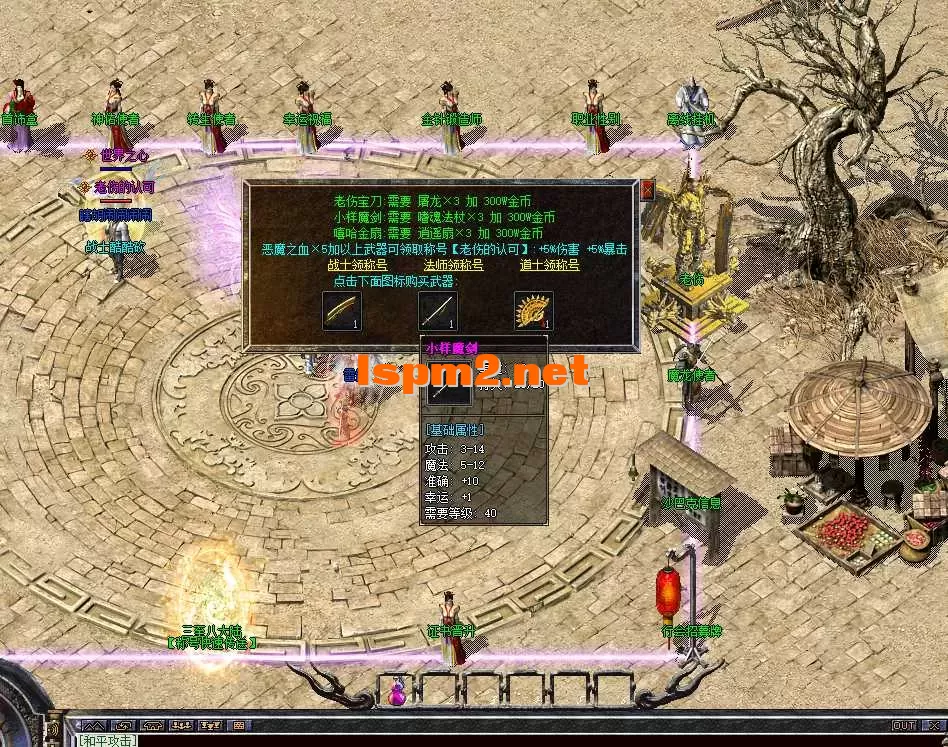Choose the 道士领称号 taoist title link

click(549, 265)
